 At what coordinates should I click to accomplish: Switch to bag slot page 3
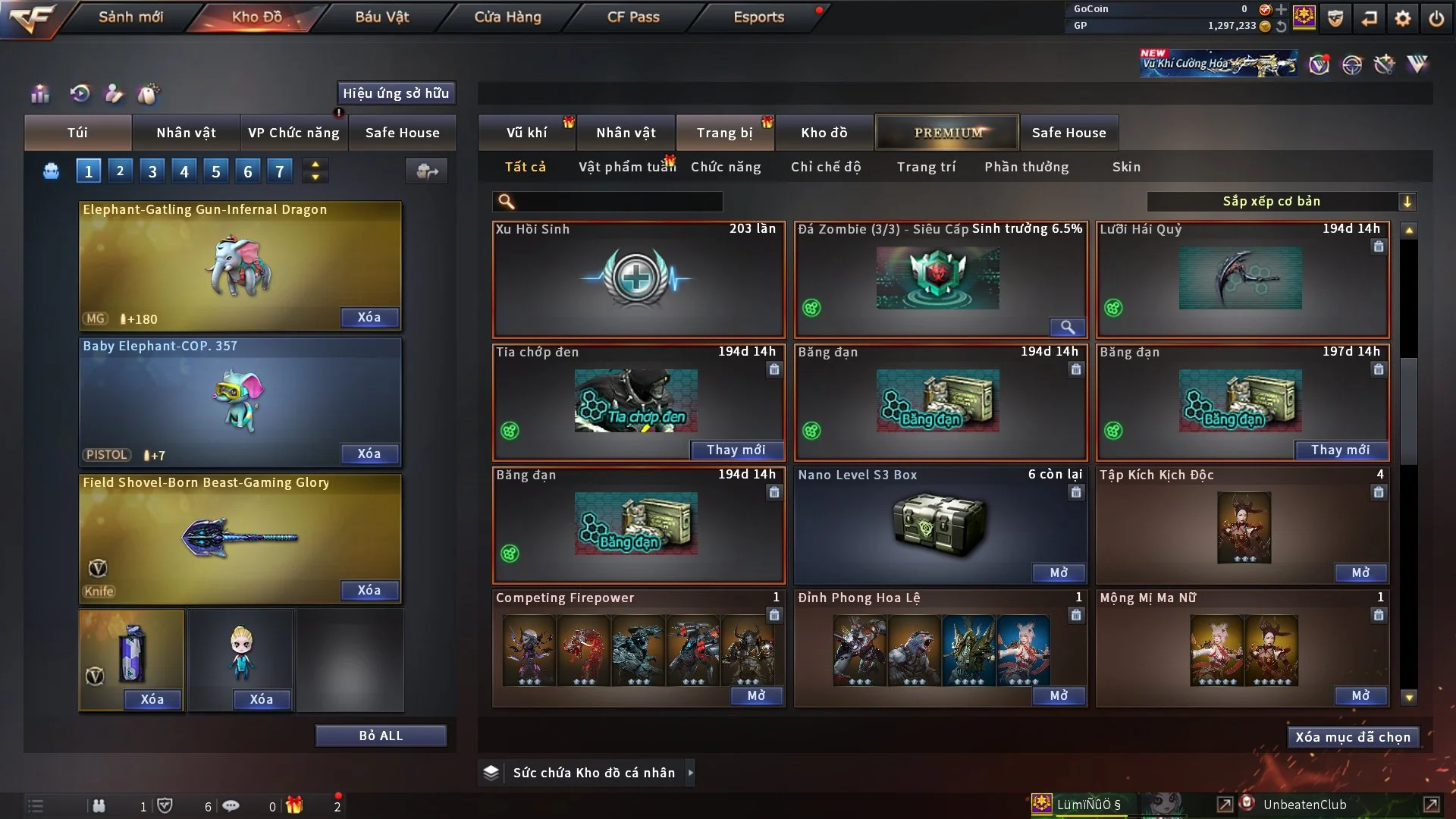[x=152, y=171]
